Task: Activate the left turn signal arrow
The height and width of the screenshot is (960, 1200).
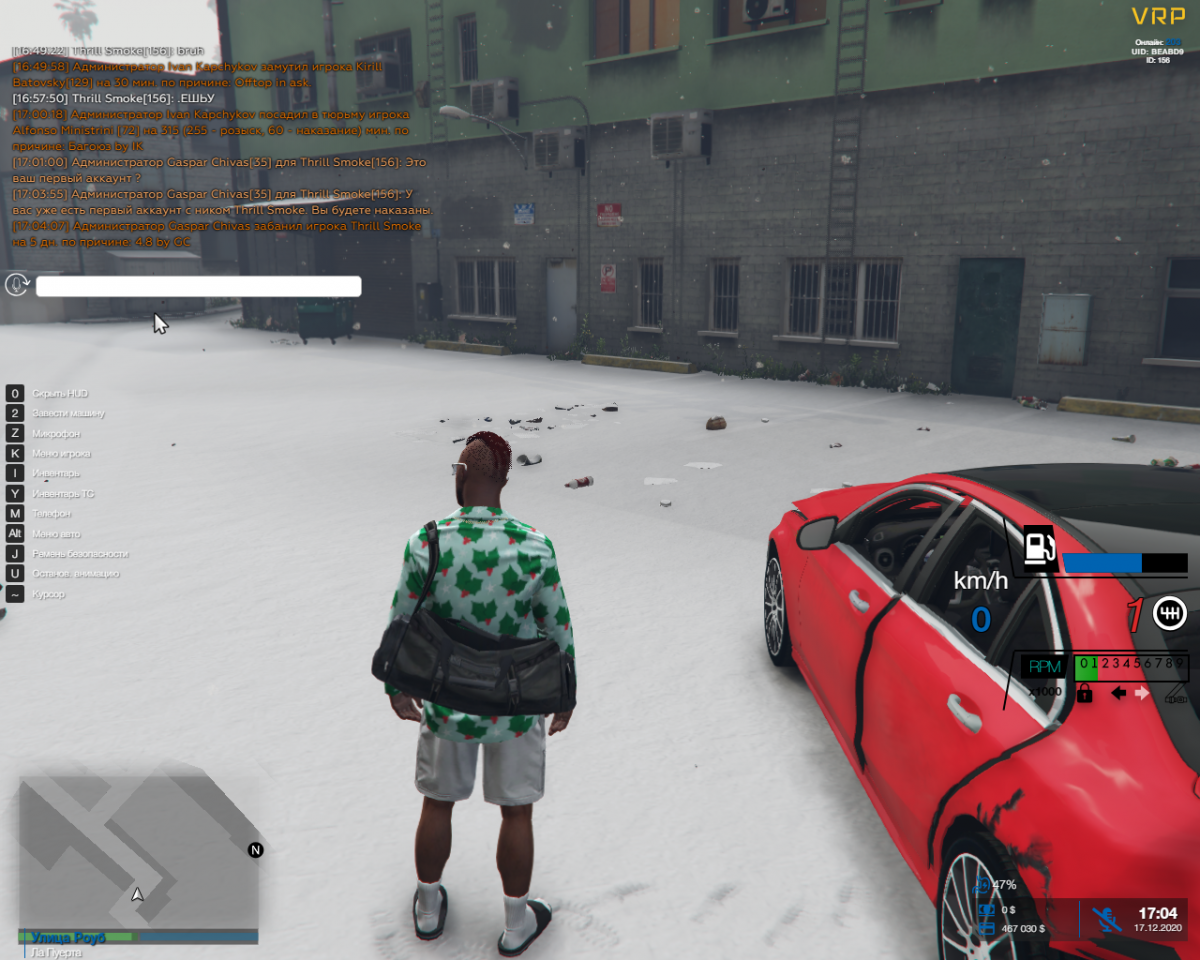Action: (x=1119, y=692)
